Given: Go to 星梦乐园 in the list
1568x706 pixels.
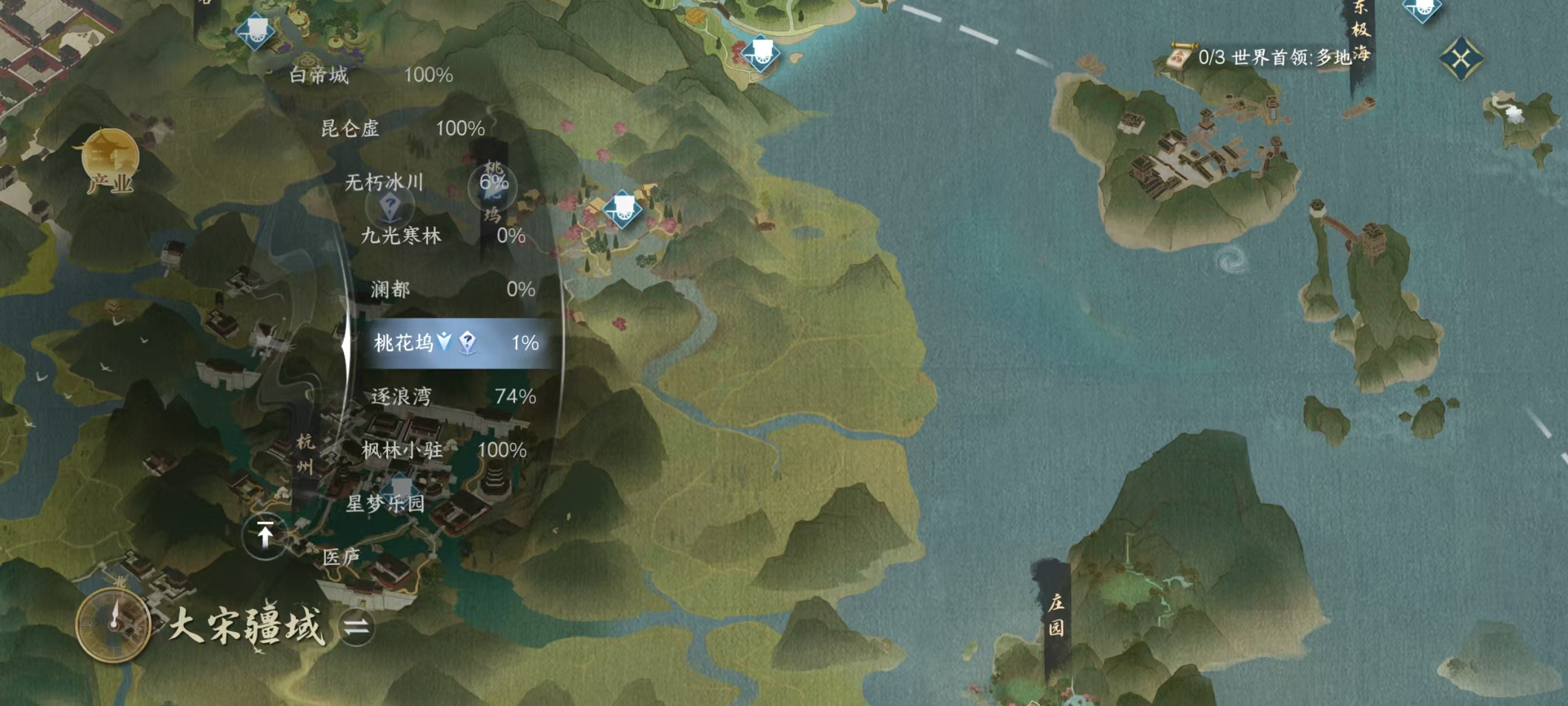Looking at the screenshot, I should [x=385, y=504].
